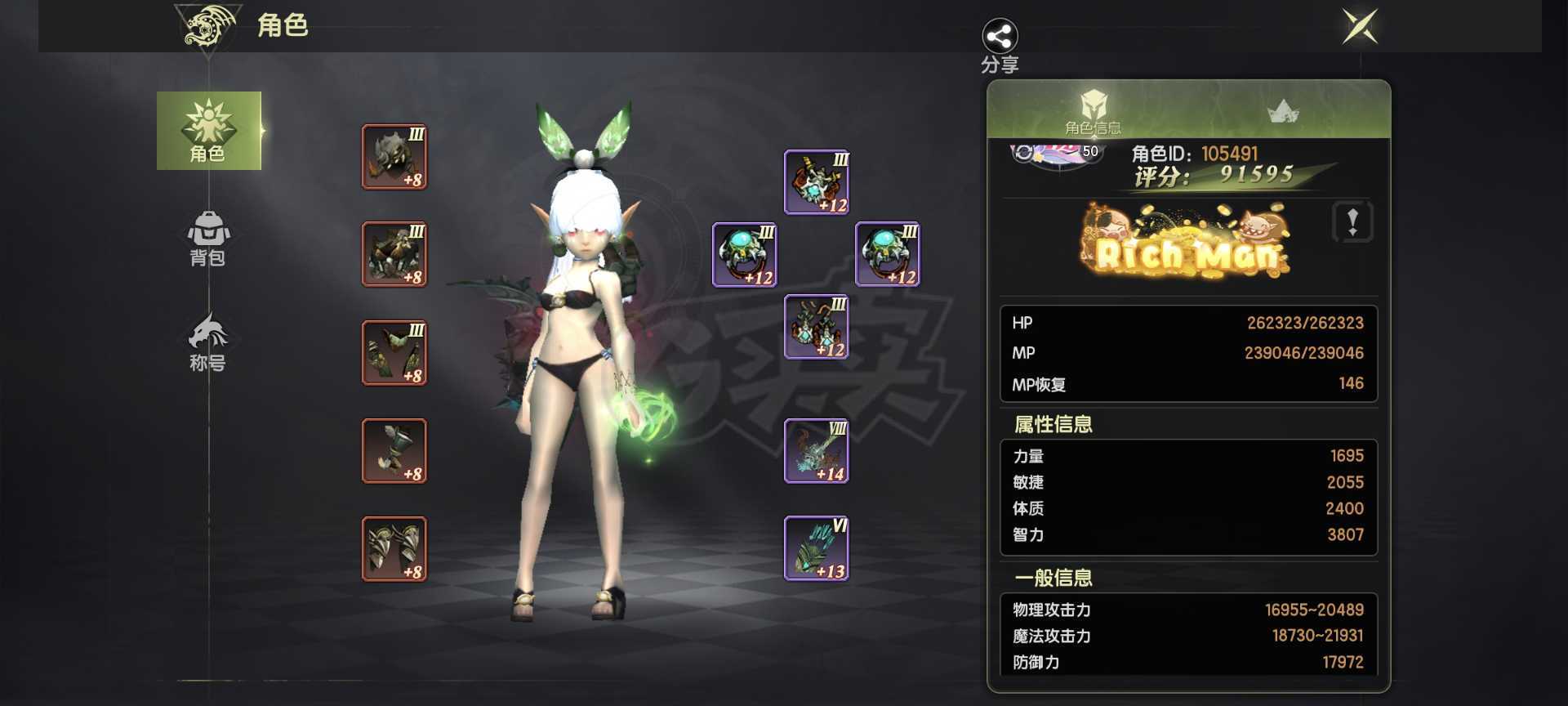1568x706 pixels.
Task: Switch to the crown icon tab
Action: (x=1282, y=112)
